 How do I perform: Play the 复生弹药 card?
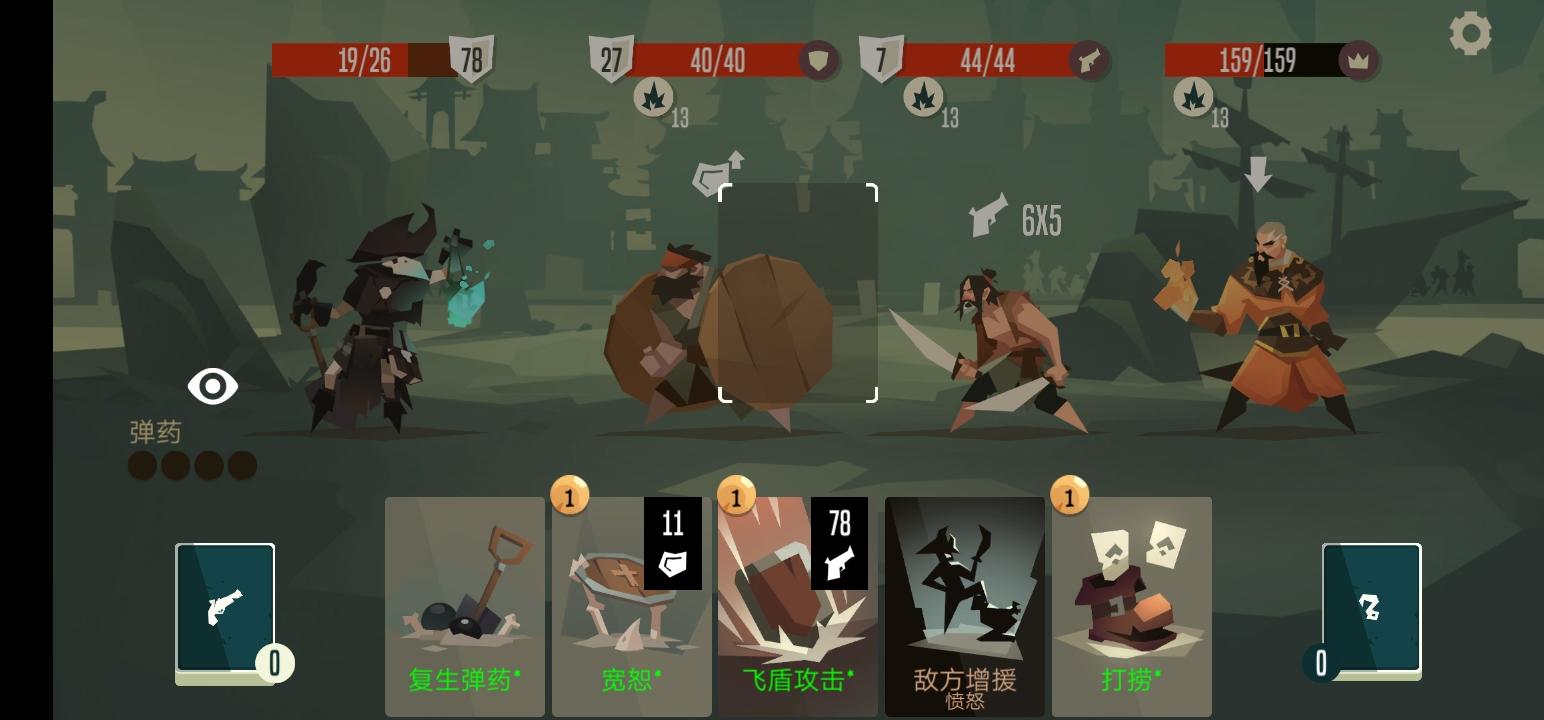(464, 605)
